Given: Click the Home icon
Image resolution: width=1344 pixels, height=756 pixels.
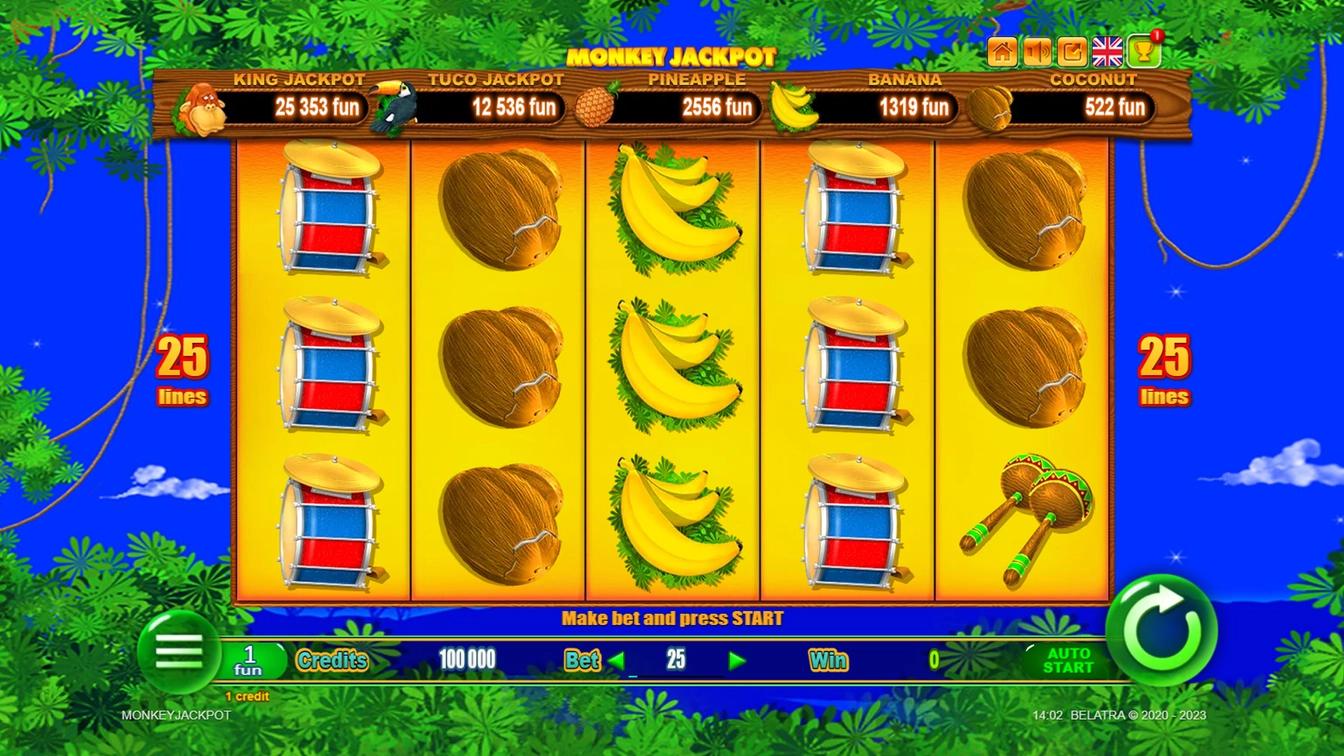Looking at the screenshot, I should pyautogui.click(x=1001, y=50).
